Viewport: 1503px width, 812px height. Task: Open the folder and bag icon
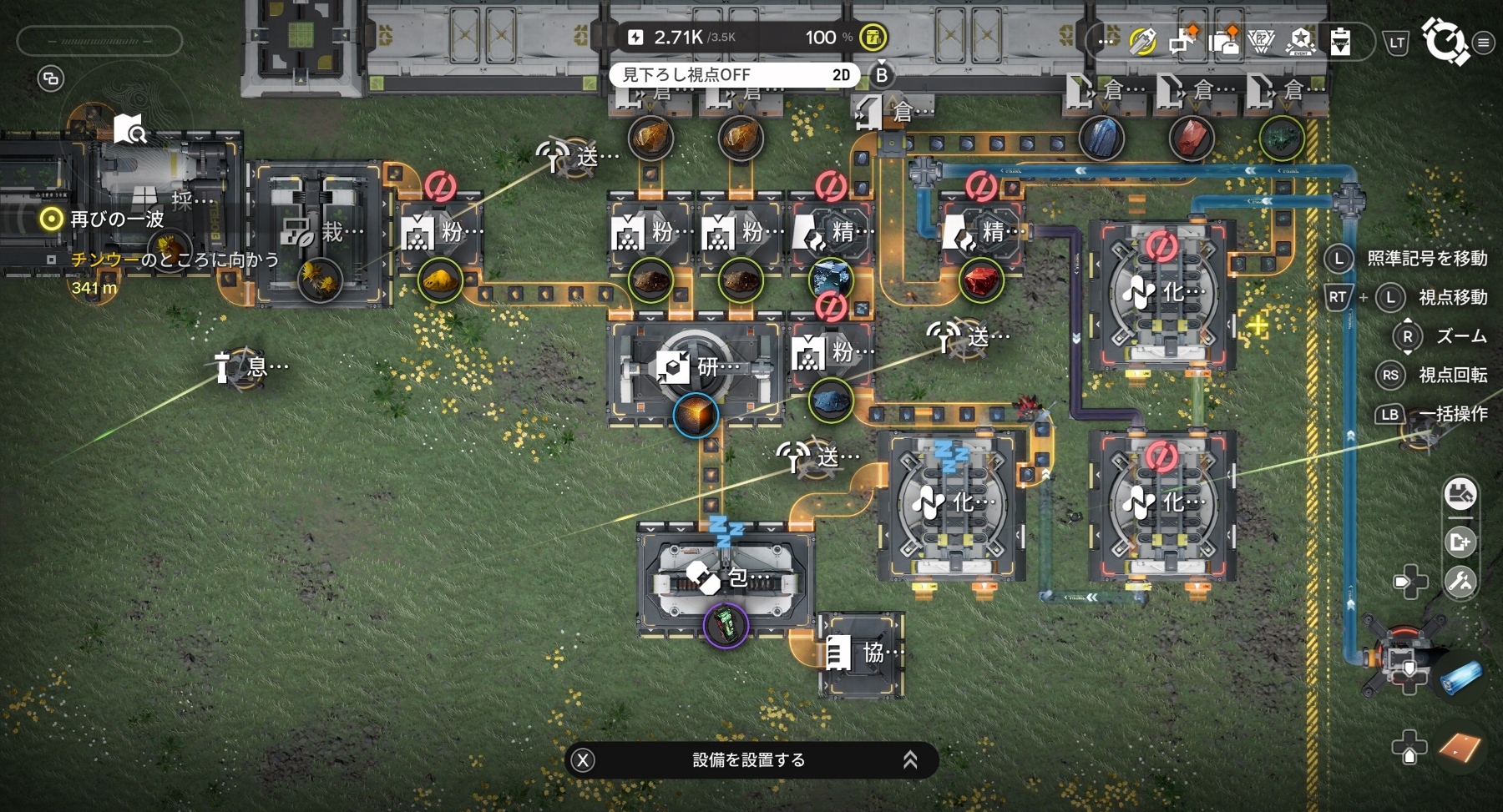coord(1223,41)
